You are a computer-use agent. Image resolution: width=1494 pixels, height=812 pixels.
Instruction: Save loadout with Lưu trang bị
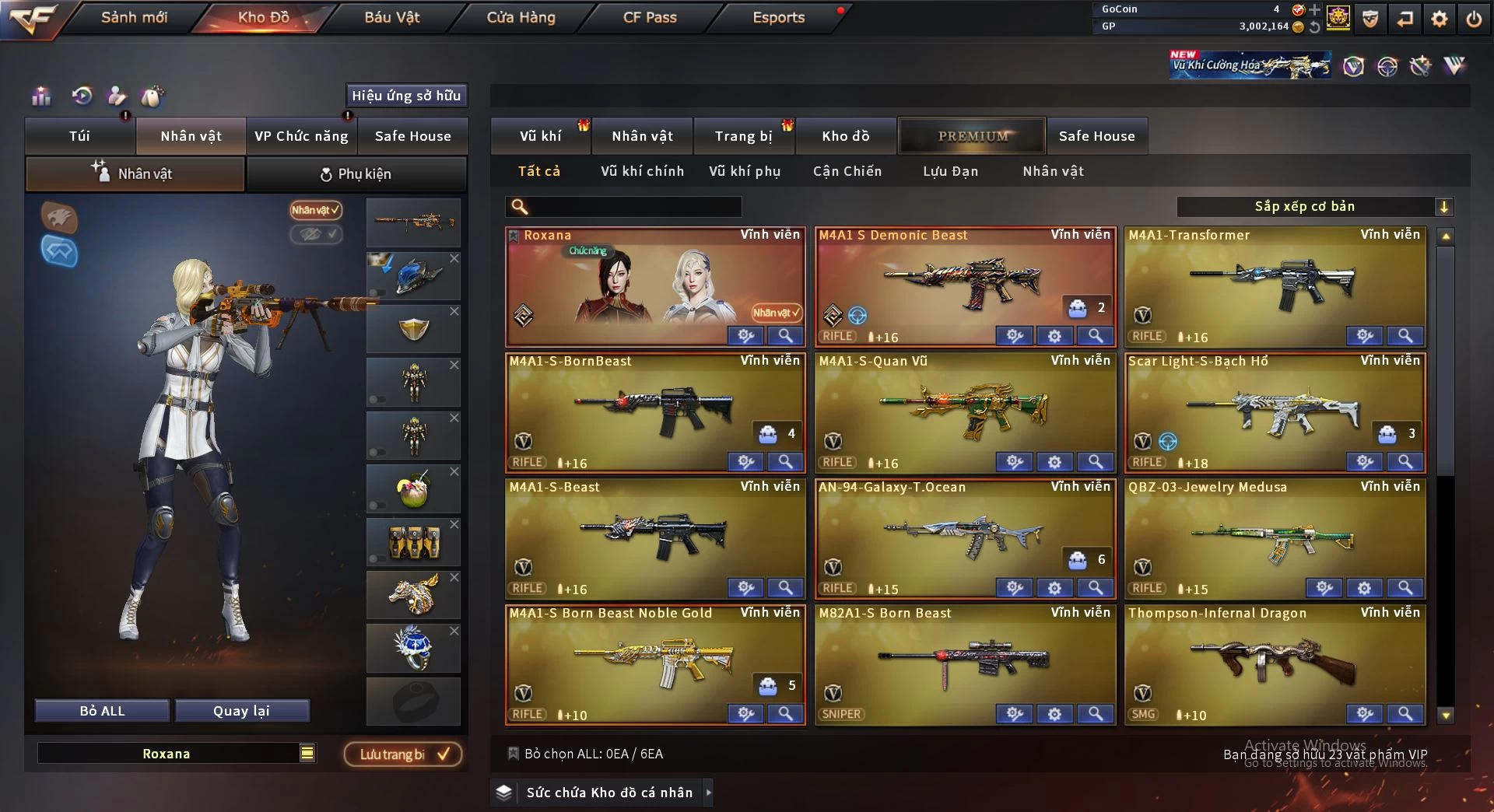403,754
